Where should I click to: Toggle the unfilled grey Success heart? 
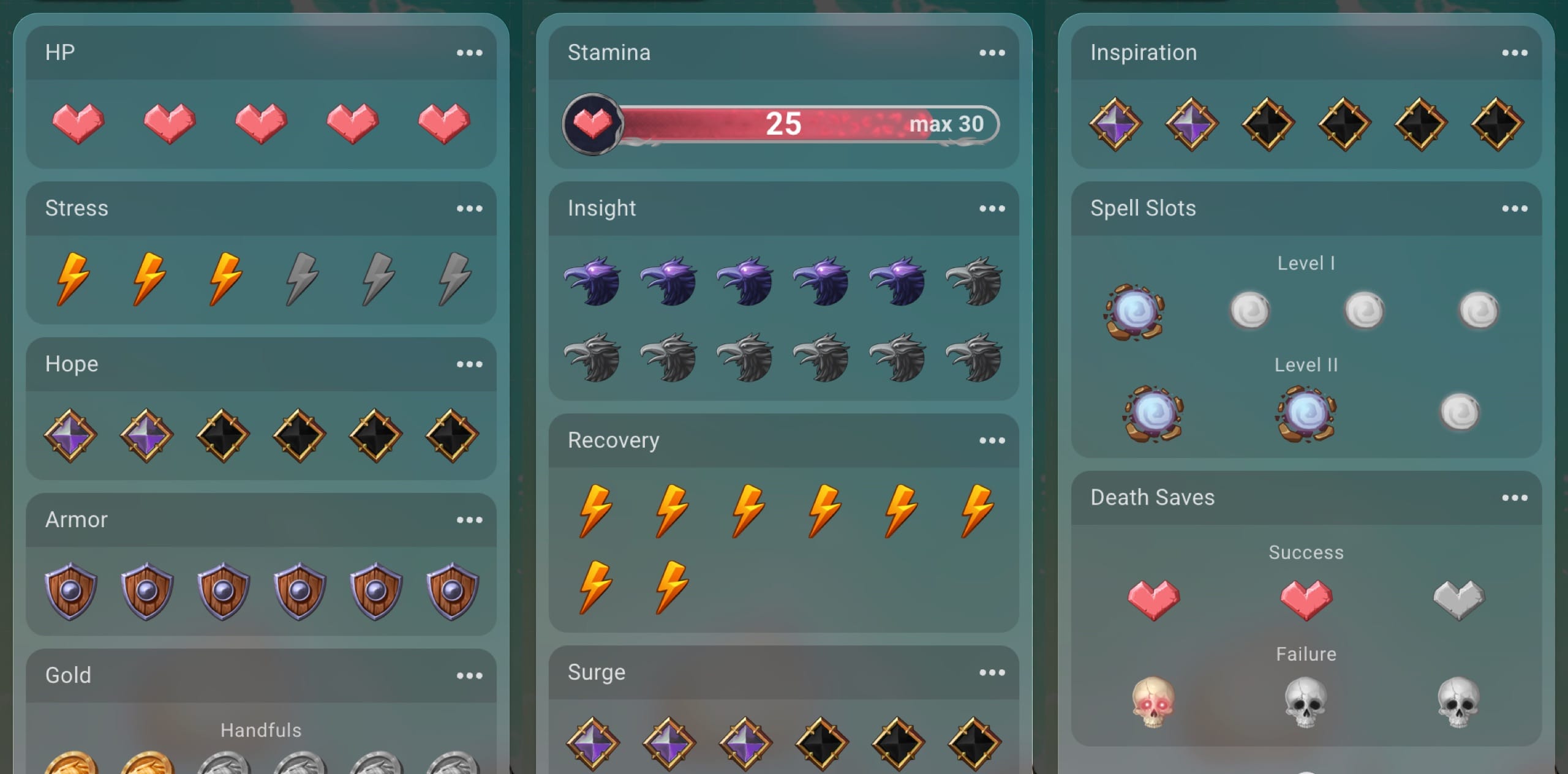tap(1459, 599)
